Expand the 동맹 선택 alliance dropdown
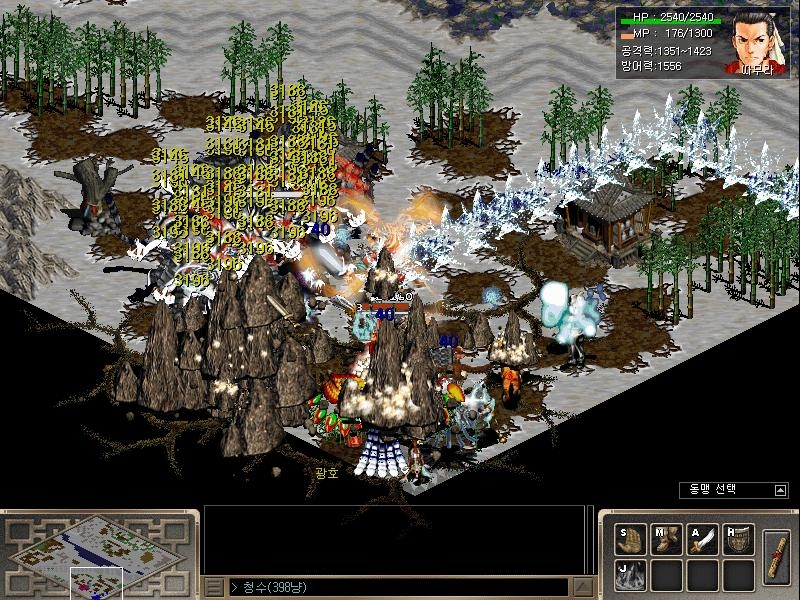This screenshot has width=800, height=600. [780, 490]
